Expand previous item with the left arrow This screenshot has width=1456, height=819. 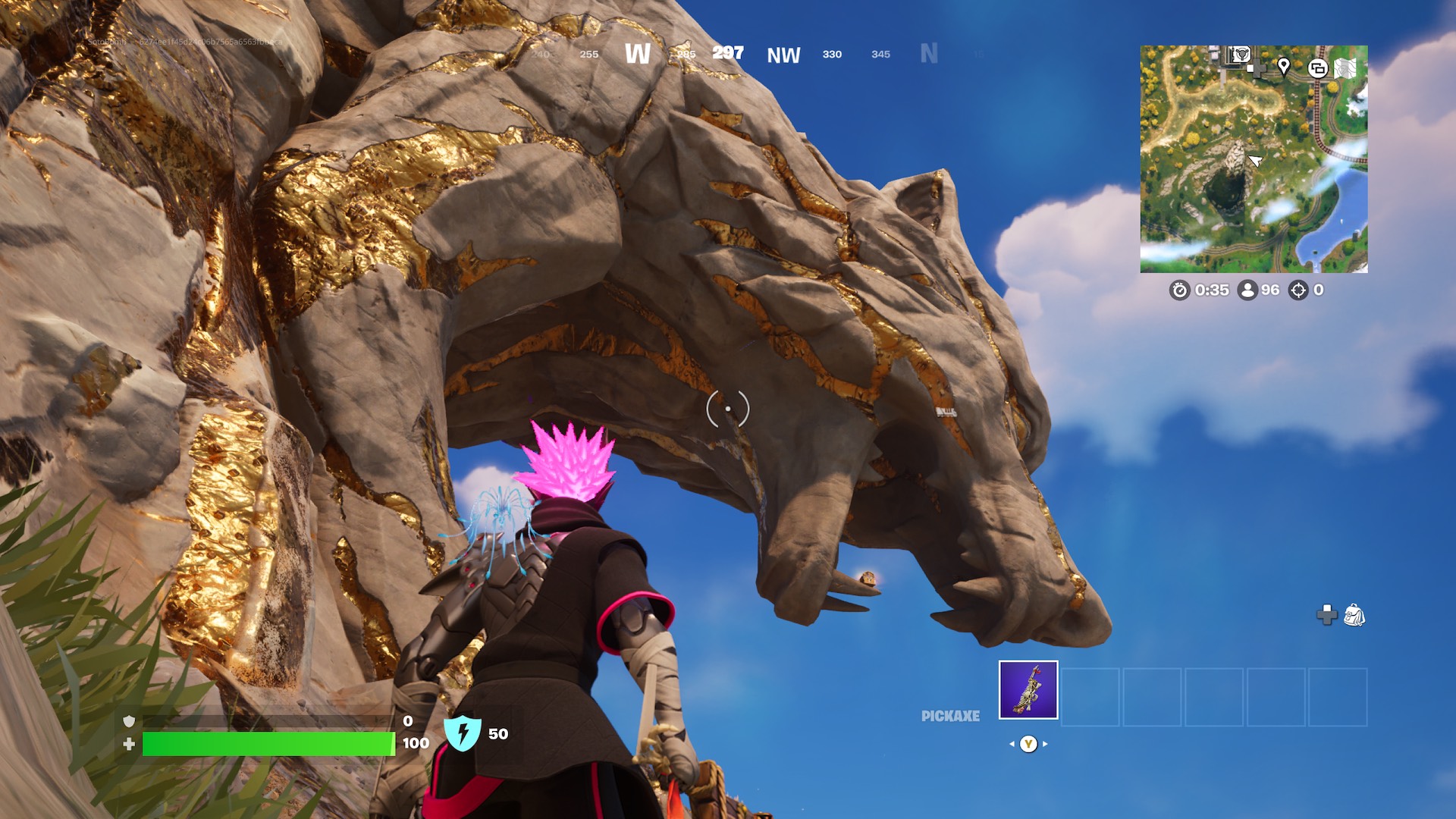(1012, 744)
